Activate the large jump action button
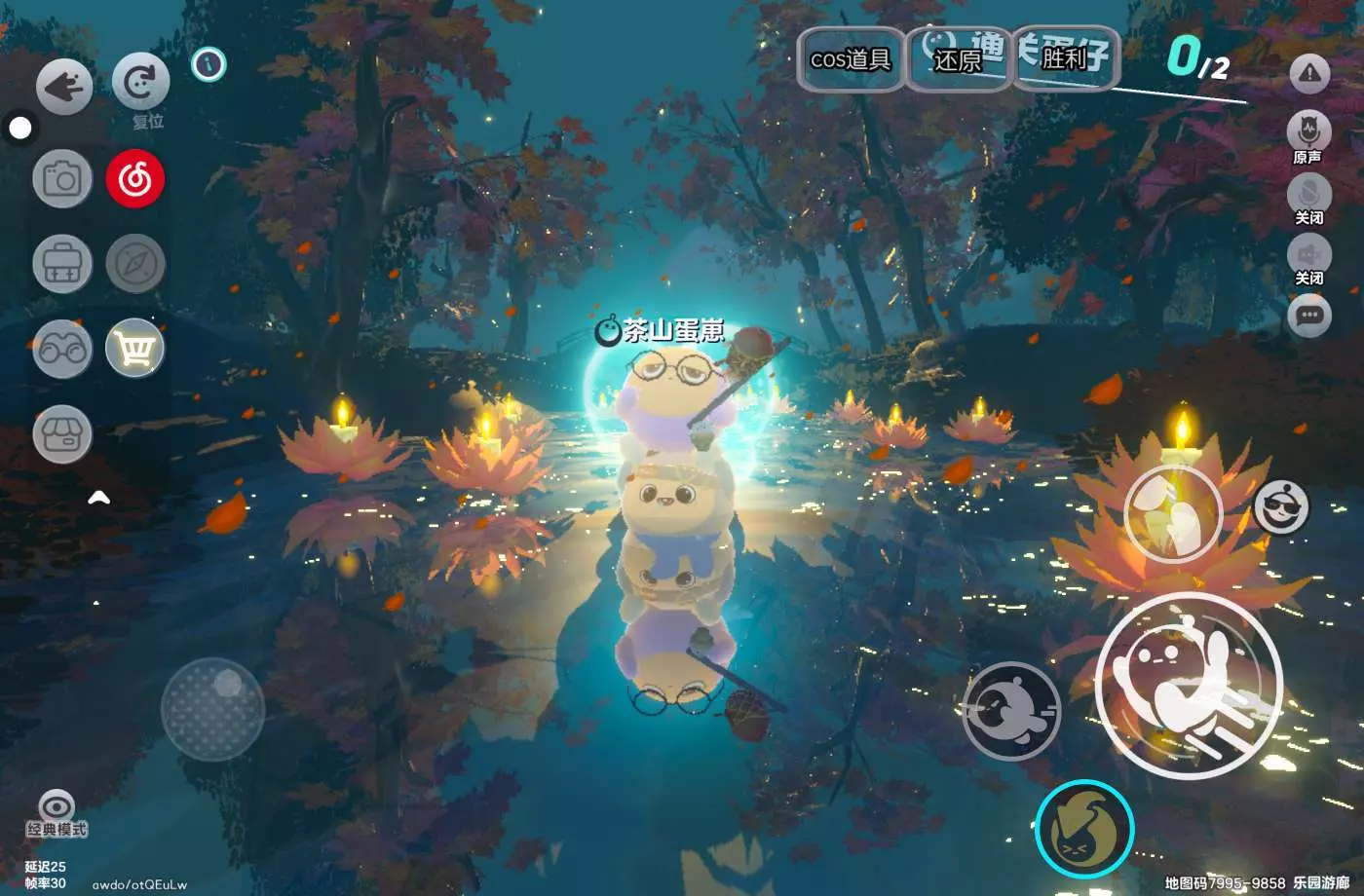Screen dimensions: 1364x896 (1188, 685)
